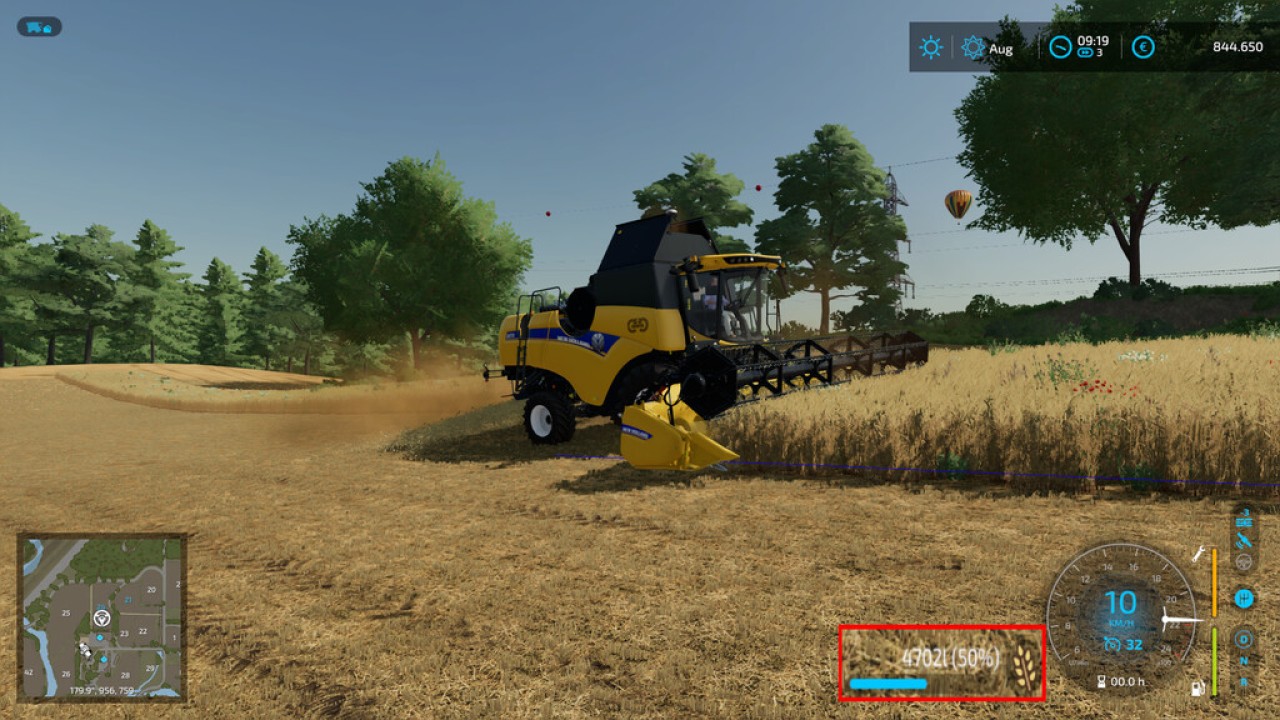Click the vehicle icon in the top-left corner
The width and height of the screenshot is (1280, 720).
pos(37,27)
